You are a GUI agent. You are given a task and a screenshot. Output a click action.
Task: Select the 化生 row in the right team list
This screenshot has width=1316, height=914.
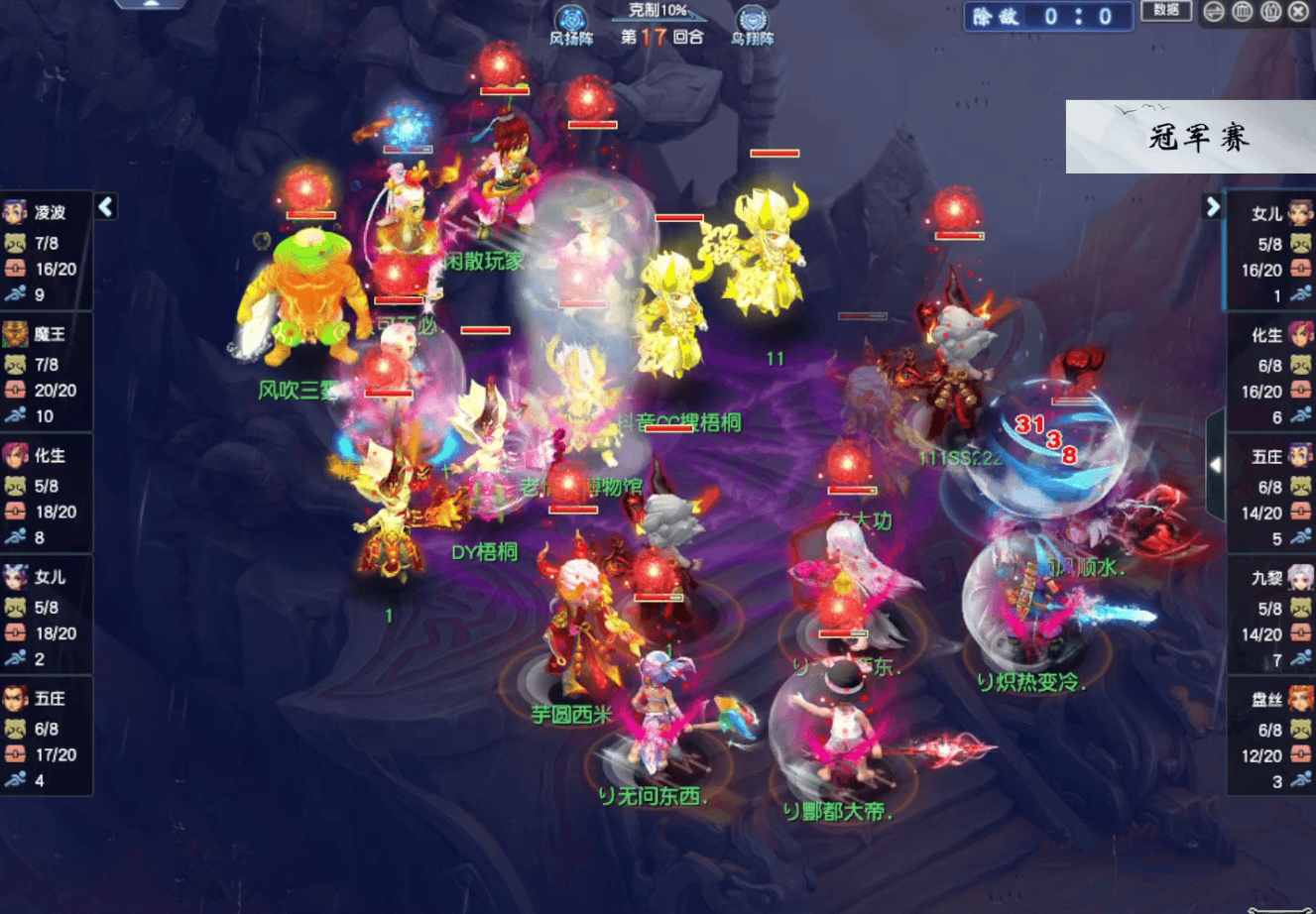[1273, 375]
